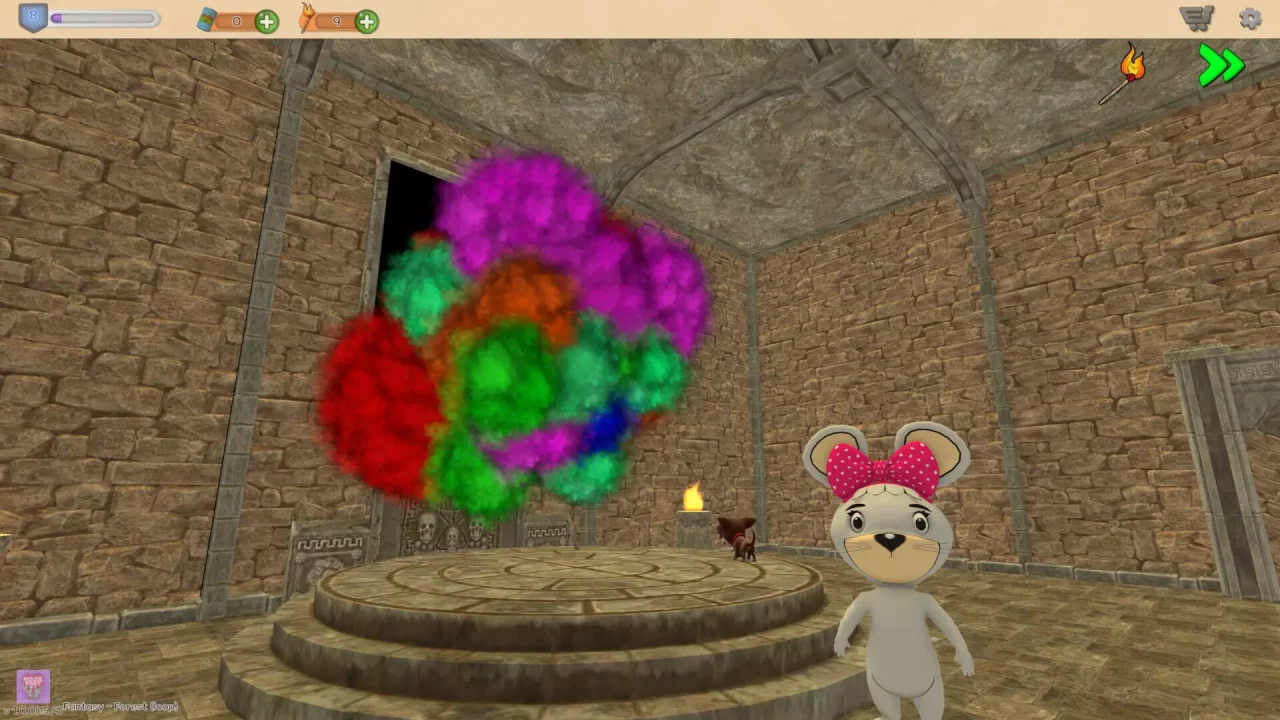Add torches using the plus button
Viewport: 1280px width, 720px height.
(366, 20)
